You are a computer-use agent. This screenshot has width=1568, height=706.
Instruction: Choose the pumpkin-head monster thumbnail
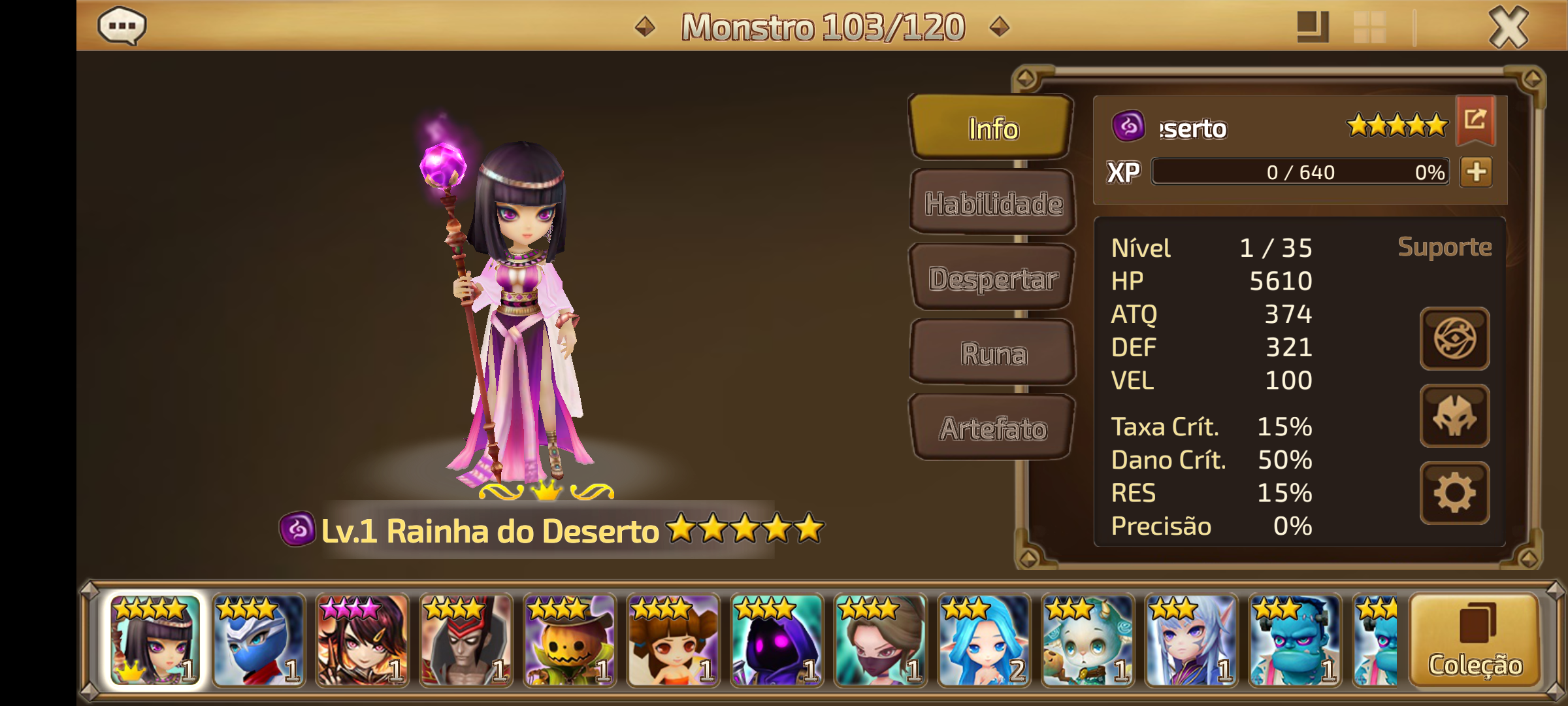tap(570, 641)
